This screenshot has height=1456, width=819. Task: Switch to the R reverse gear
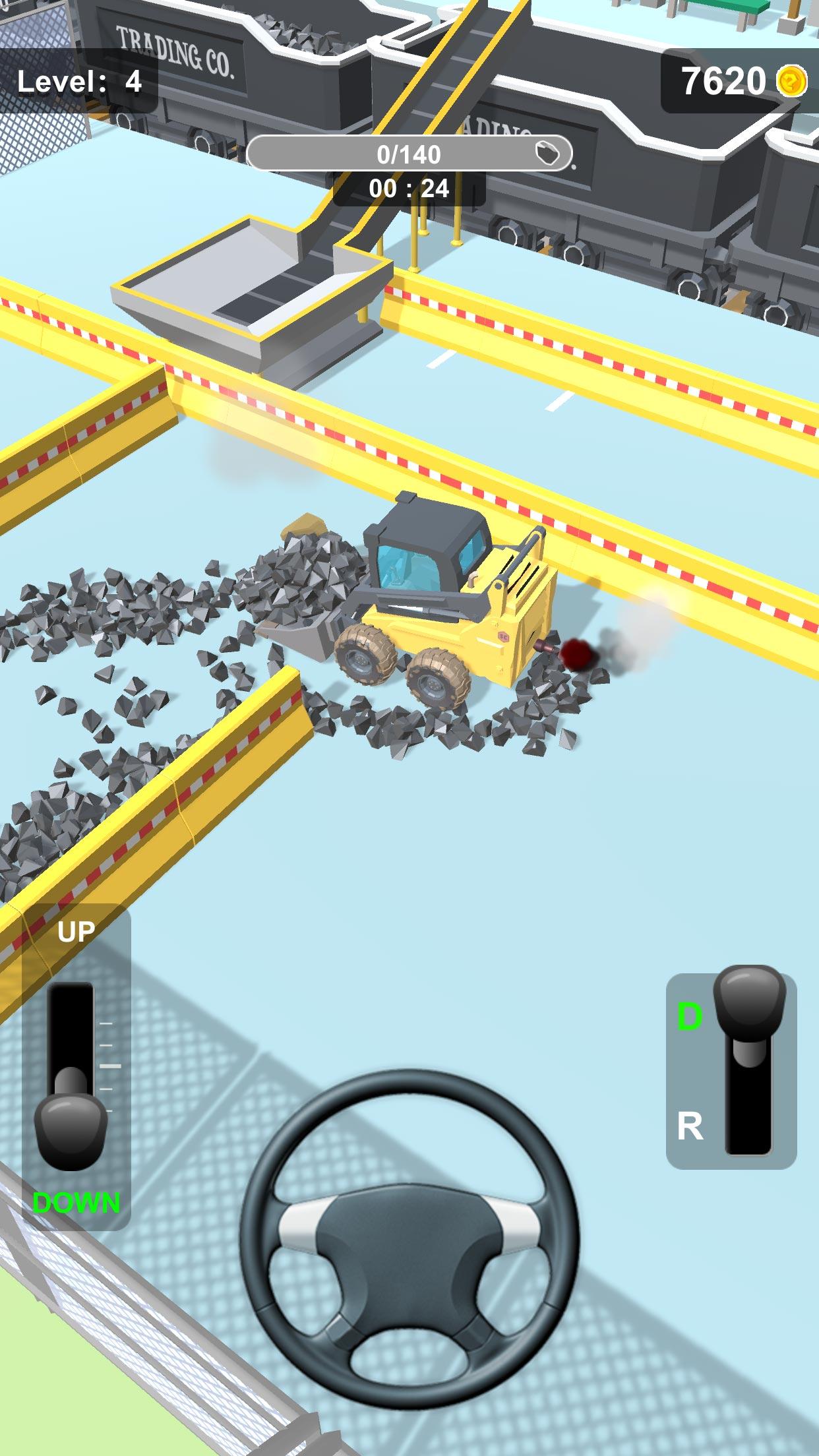690,1126
